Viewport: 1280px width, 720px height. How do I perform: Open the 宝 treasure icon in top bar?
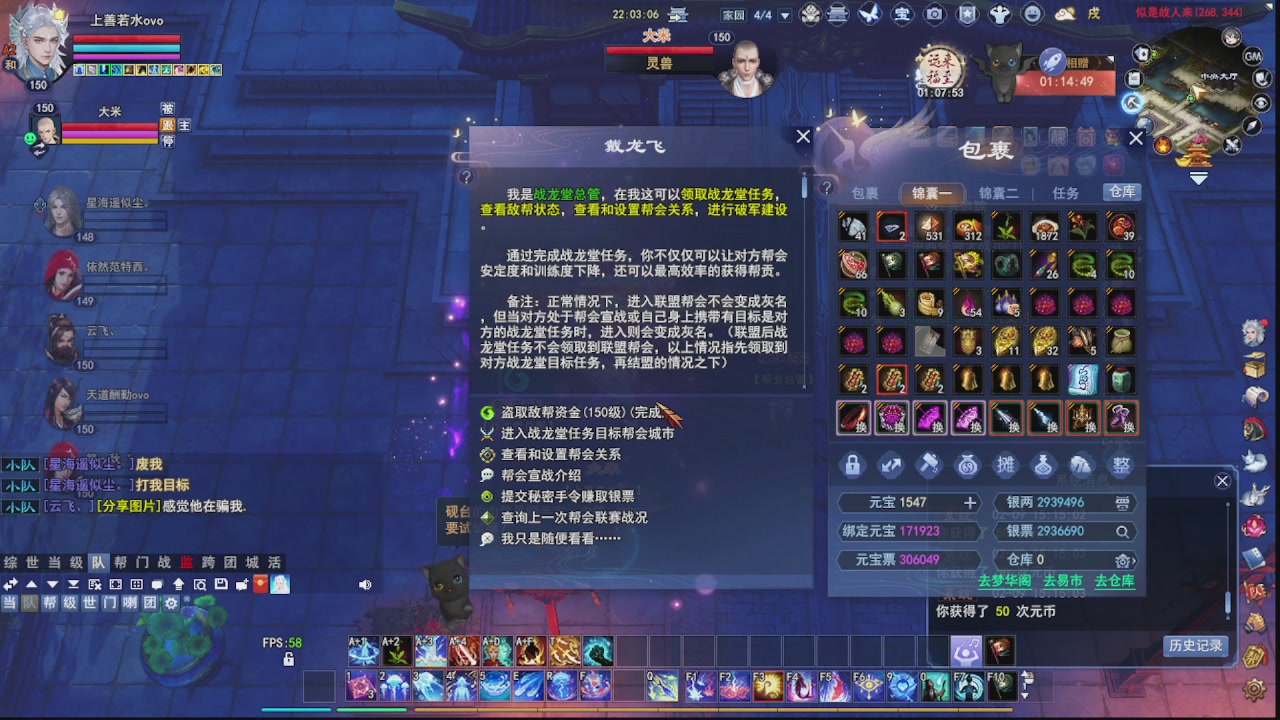(901, 13)
